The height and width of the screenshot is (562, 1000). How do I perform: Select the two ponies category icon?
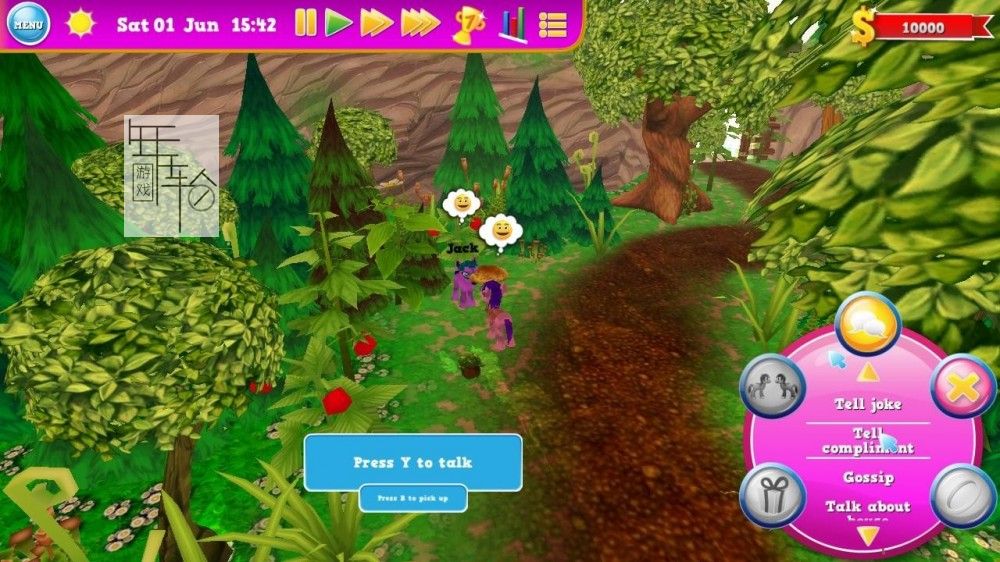pyautogui.click(x=772, y=387)
